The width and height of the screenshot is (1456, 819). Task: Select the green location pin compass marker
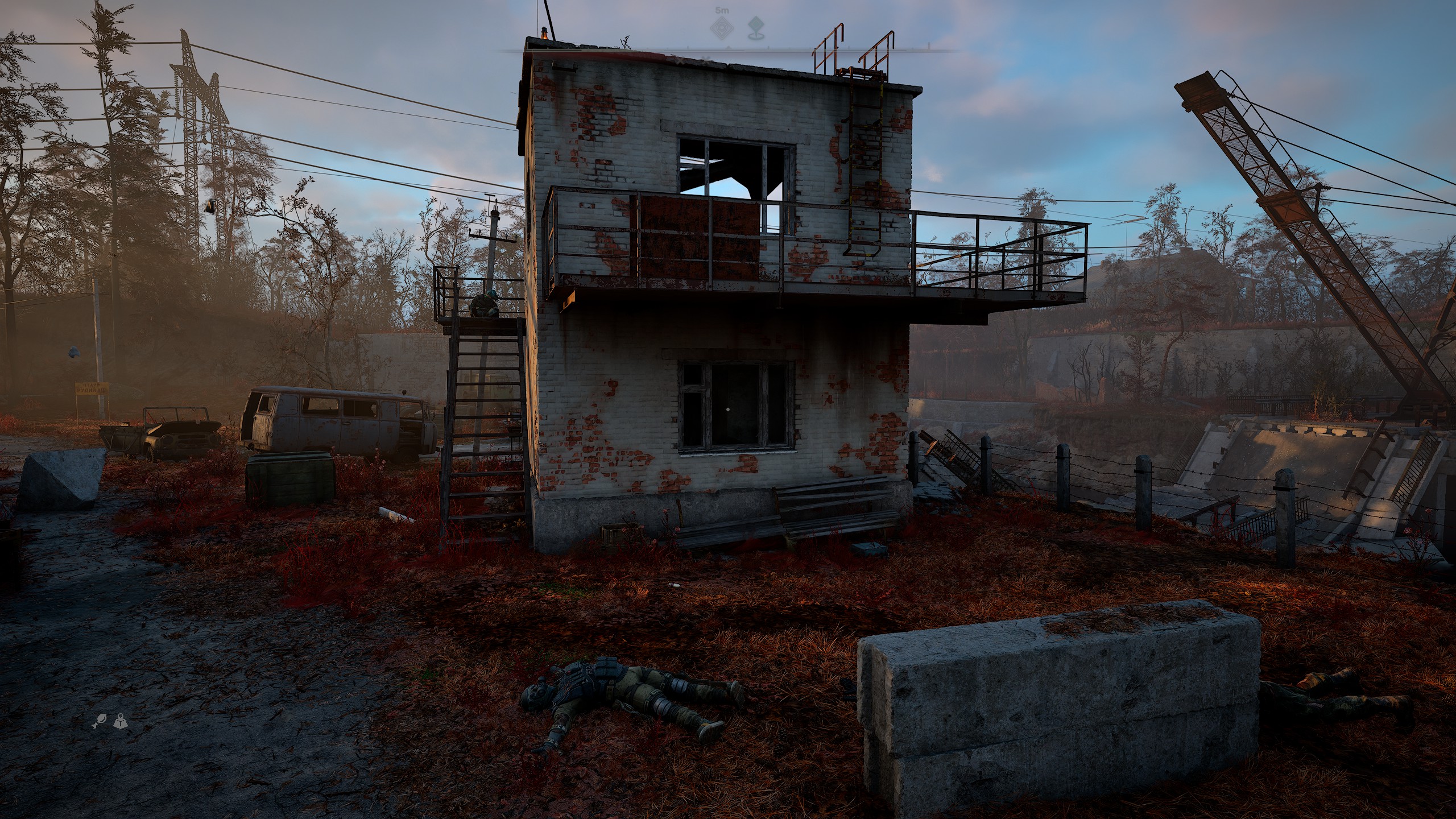point(754,26)
